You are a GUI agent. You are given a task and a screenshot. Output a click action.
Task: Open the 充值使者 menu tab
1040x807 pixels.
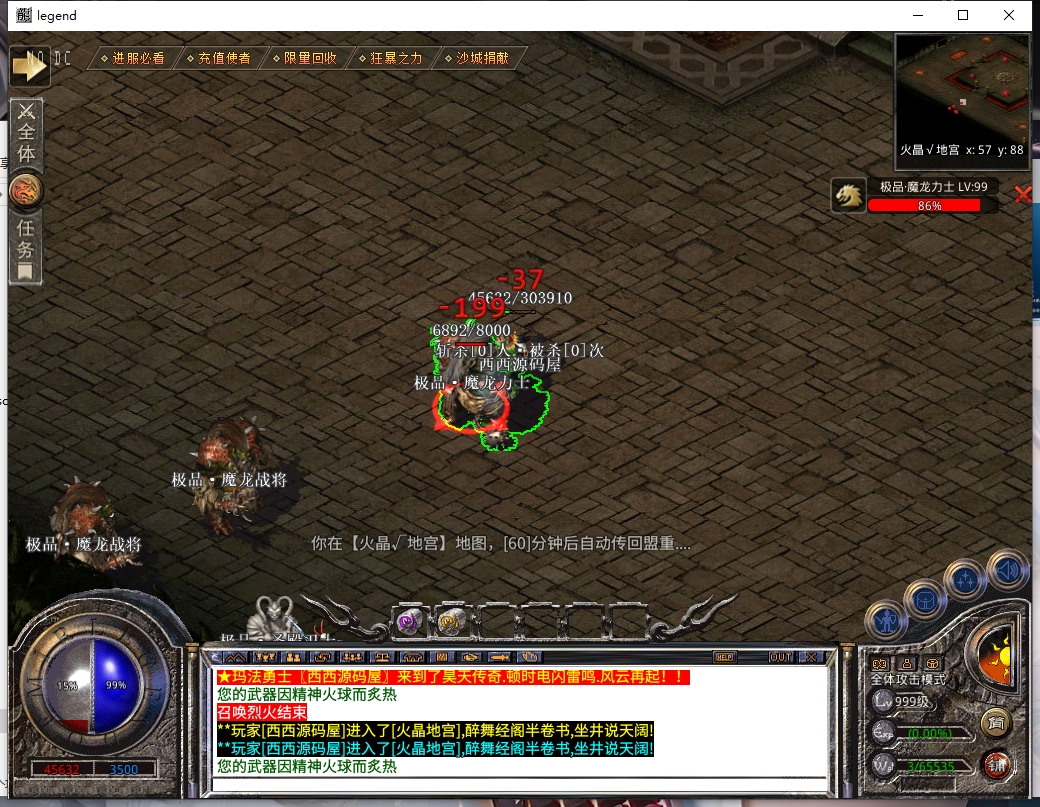coord(219,58)
